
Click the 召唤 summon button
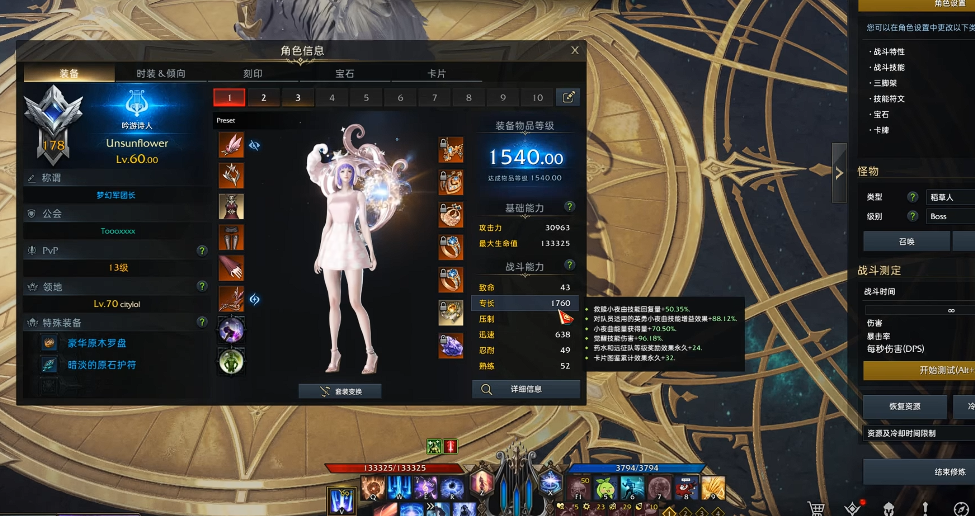click(905, 241)
